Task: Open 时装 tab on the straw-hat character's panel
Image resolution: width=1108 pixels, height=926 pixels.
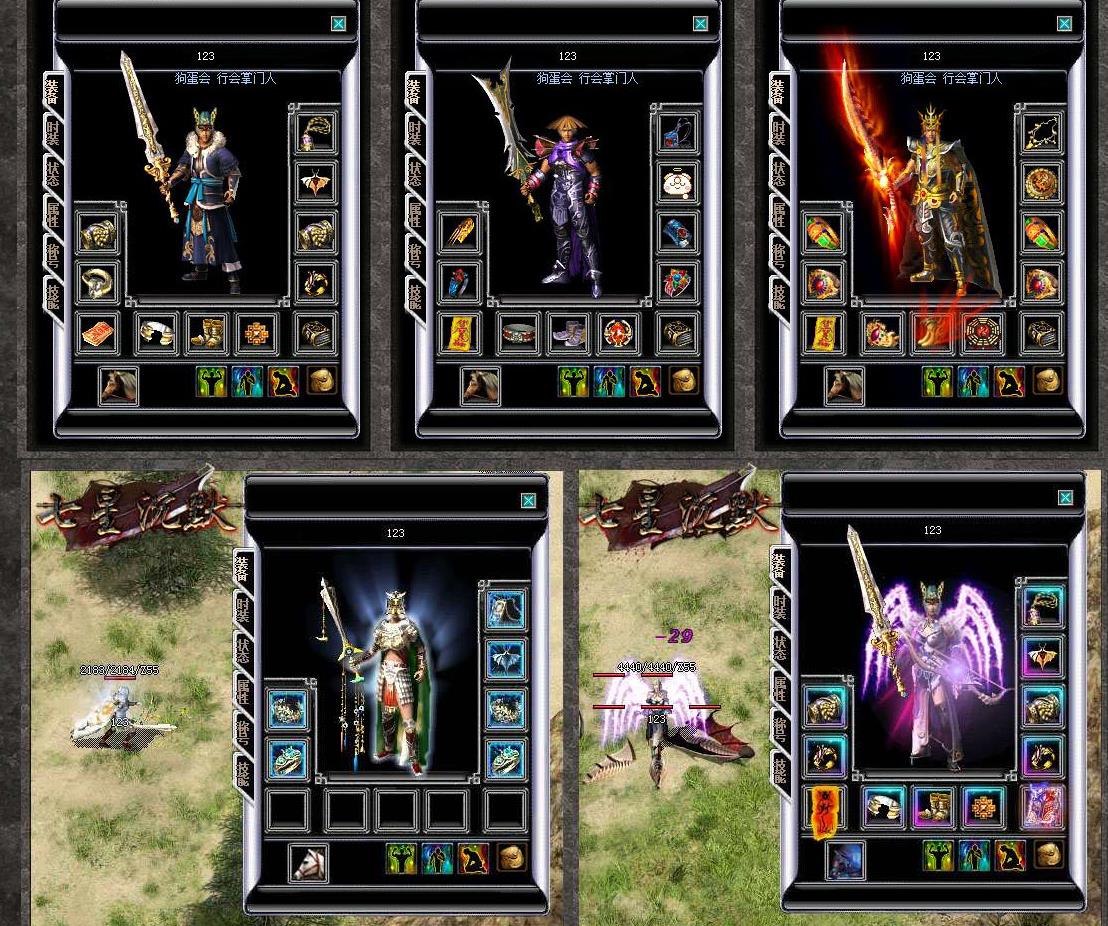Action: coord(415,131)
